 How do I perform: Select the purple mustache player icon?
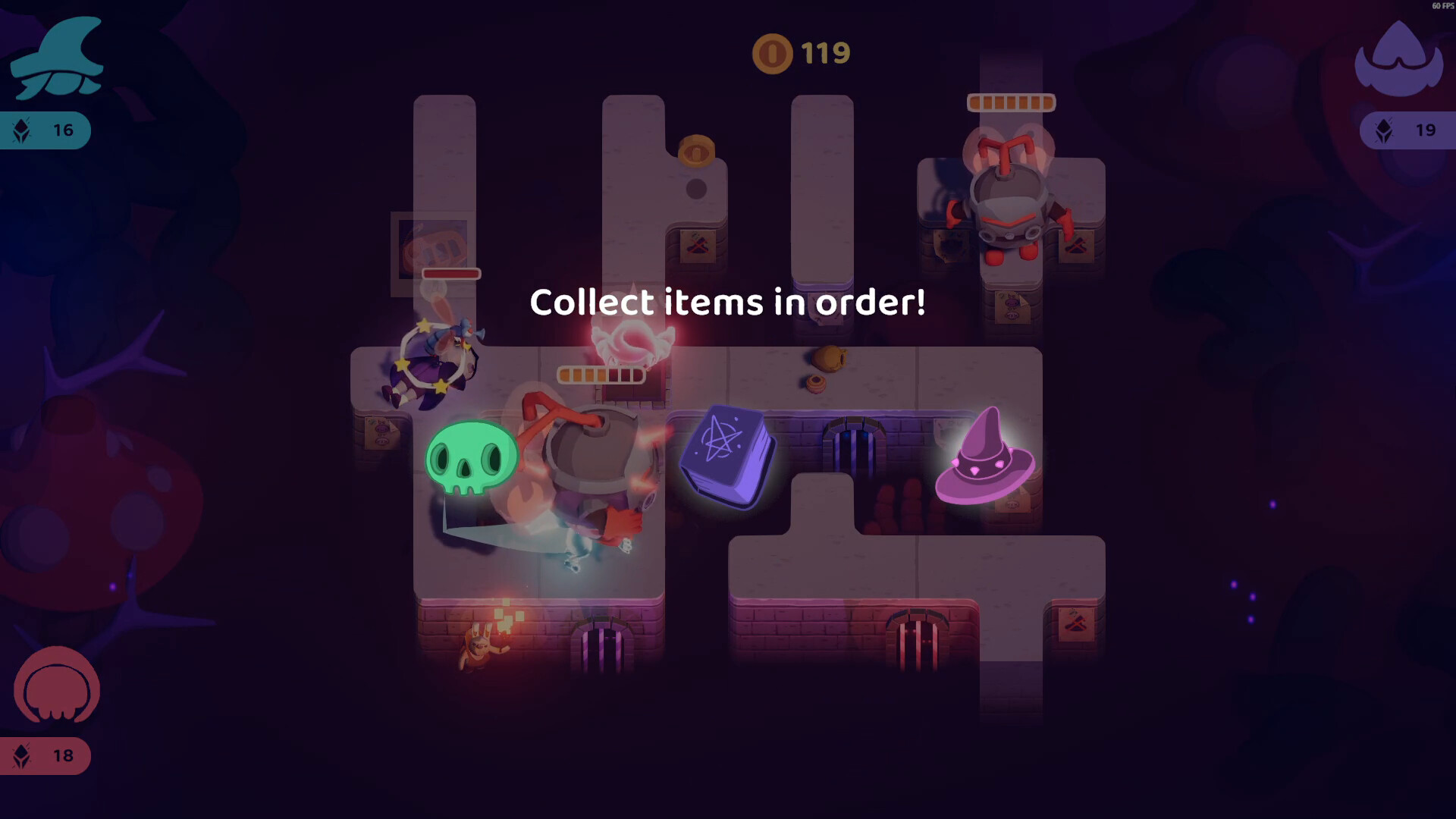pos(1399,57)
